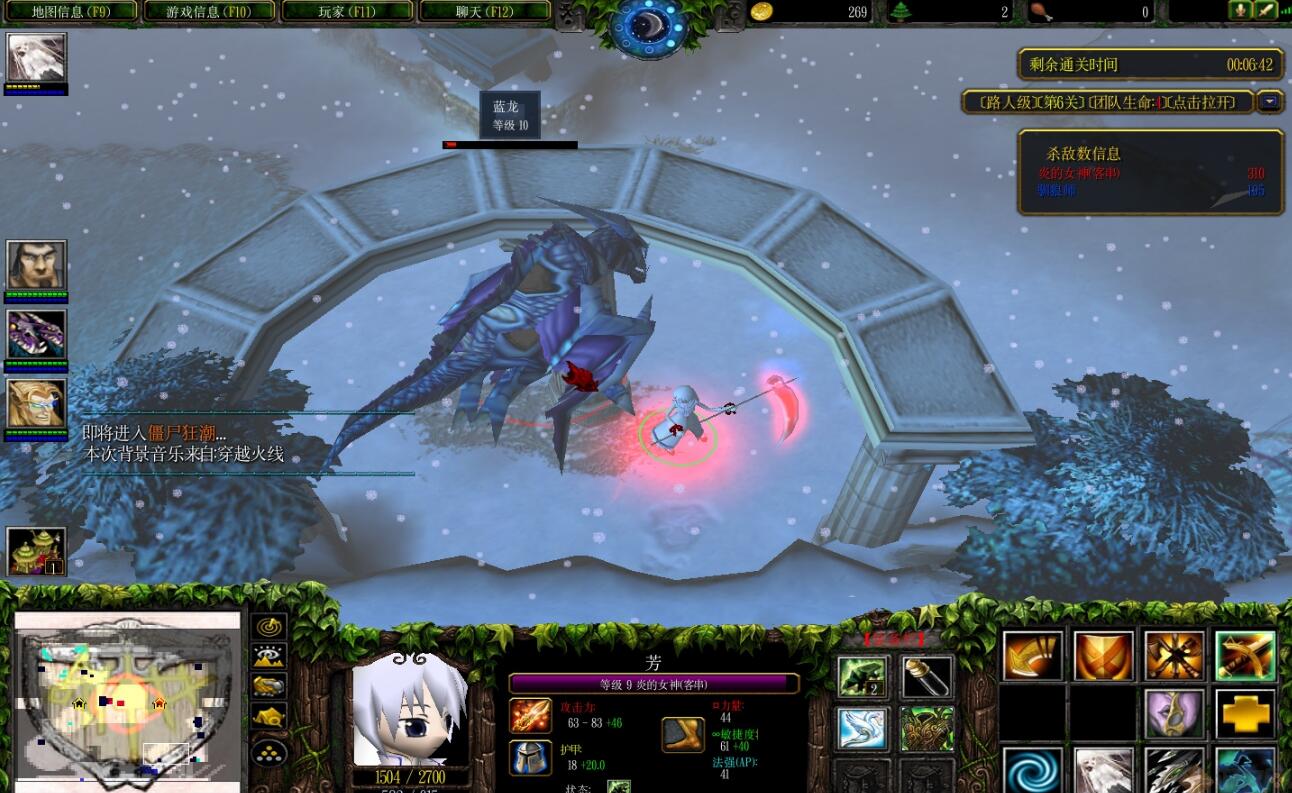Open the 地图信息 (F9) menu
1292x793 pixels.
point(70,12)
